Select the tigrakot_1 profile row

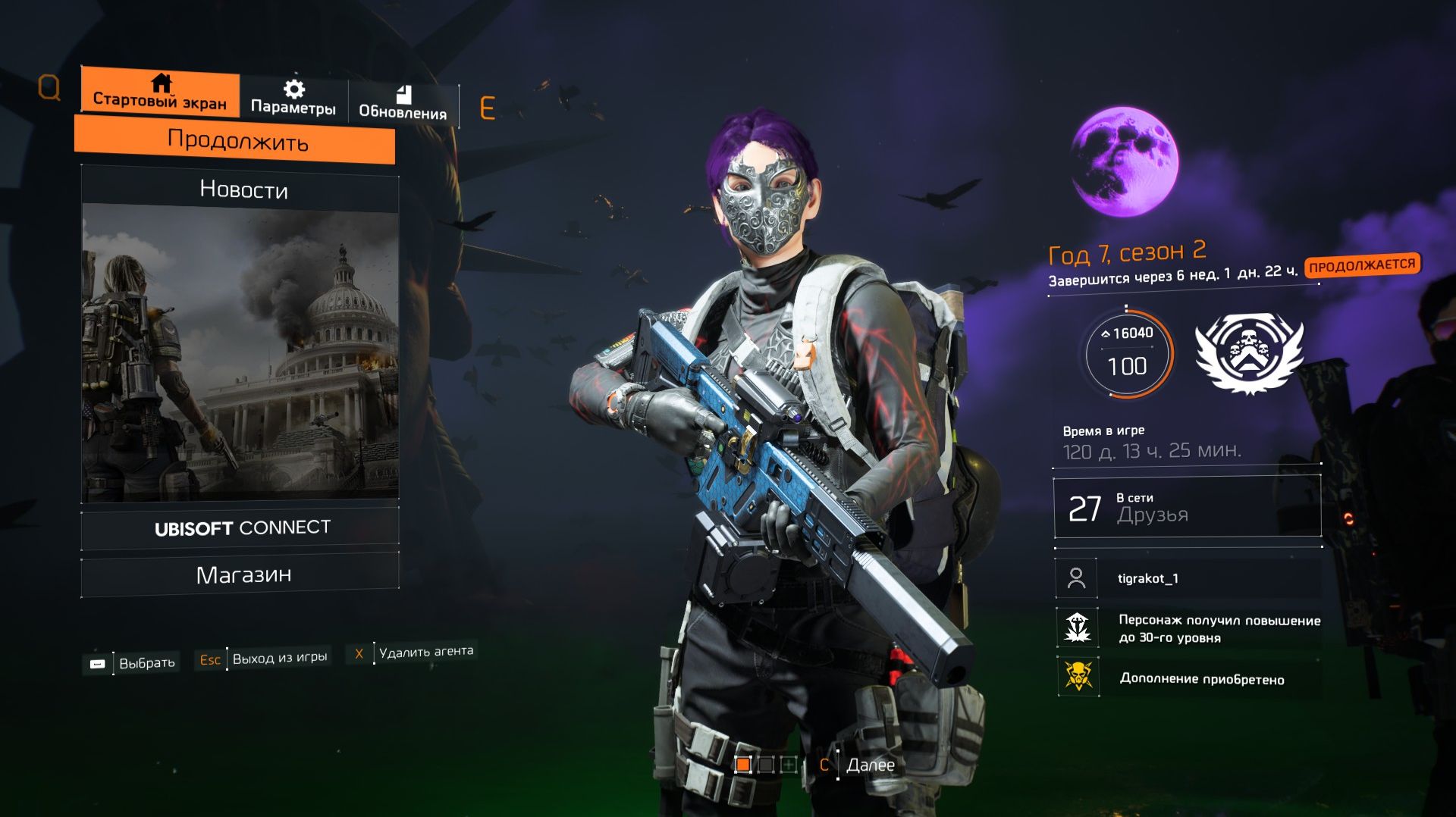[x=1187, y=578]
